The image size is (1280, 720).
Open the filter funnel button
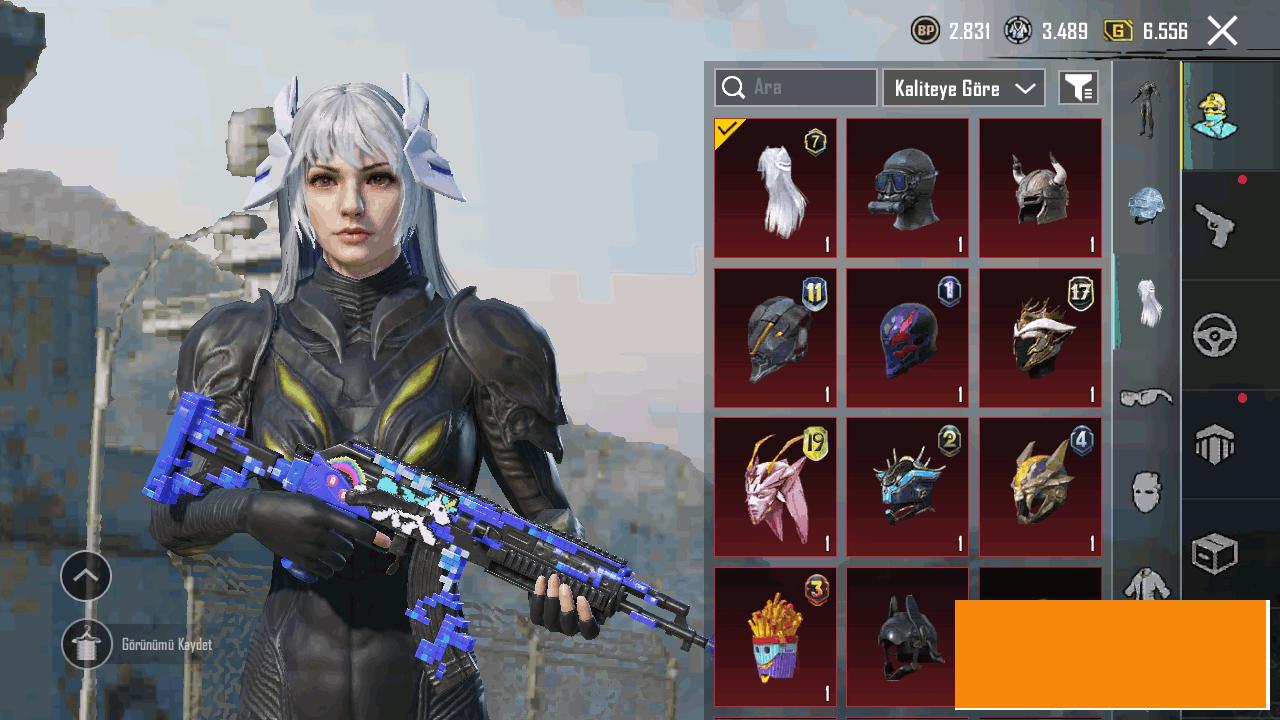[1078, 88]
